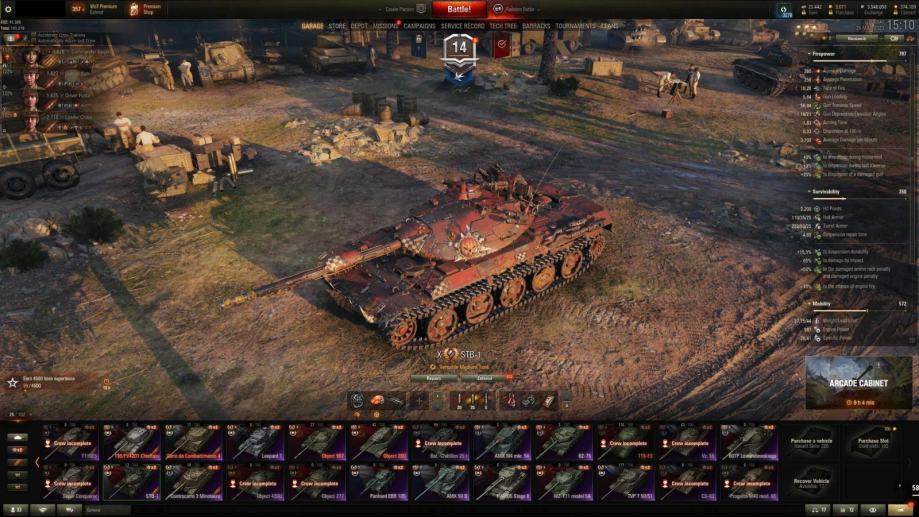
Task: Open the MISSIONS tab
Action: click(386, 26)
